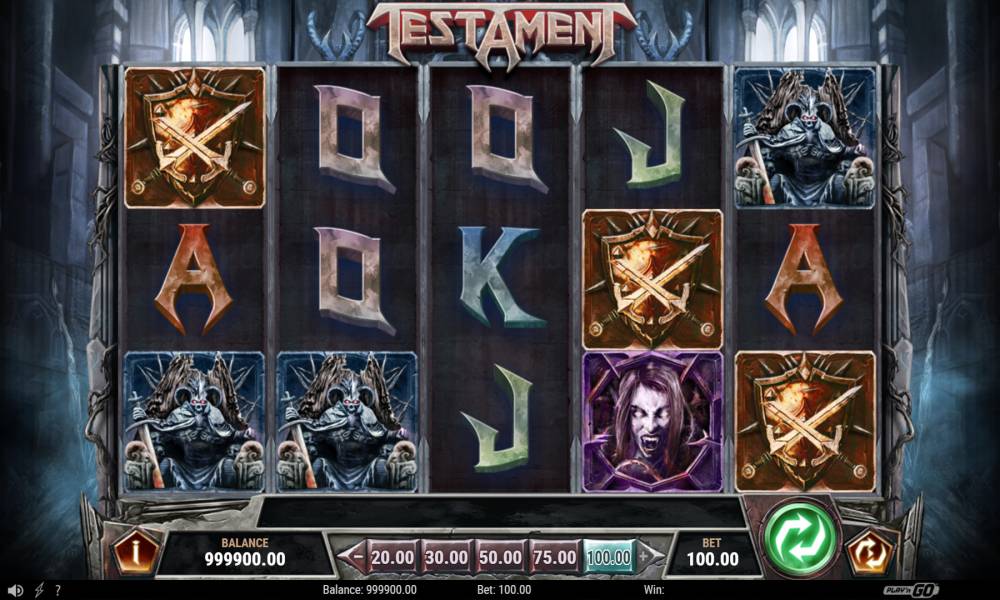This screenshot has height=600, width=1000.
Task: Open help with the question mark
Action: [x=58, y=590]
